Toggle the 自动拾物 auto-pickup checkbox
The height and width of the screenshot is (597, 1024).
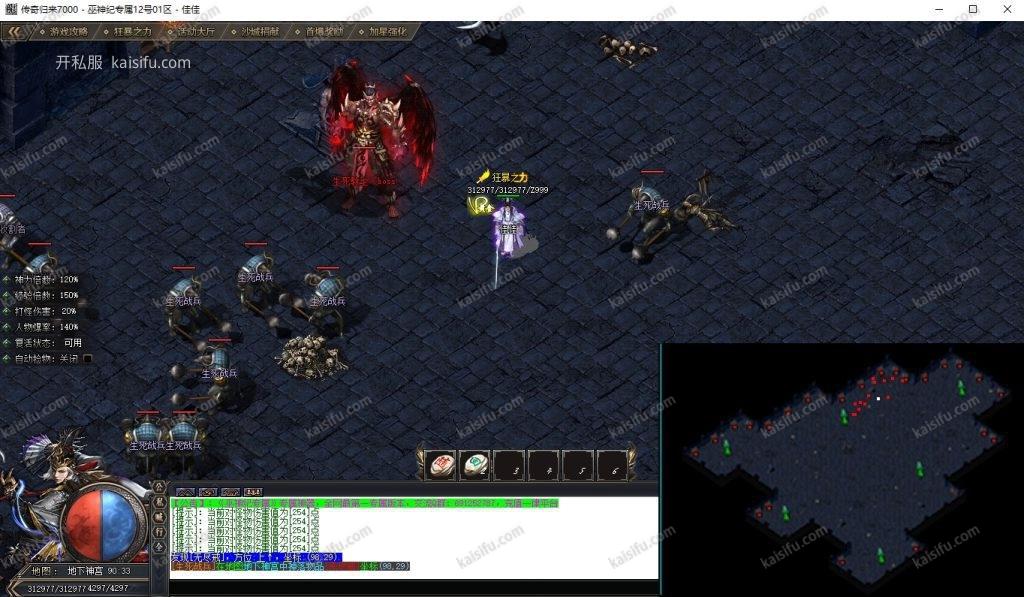pyautogui.click(x=88, y=358)
